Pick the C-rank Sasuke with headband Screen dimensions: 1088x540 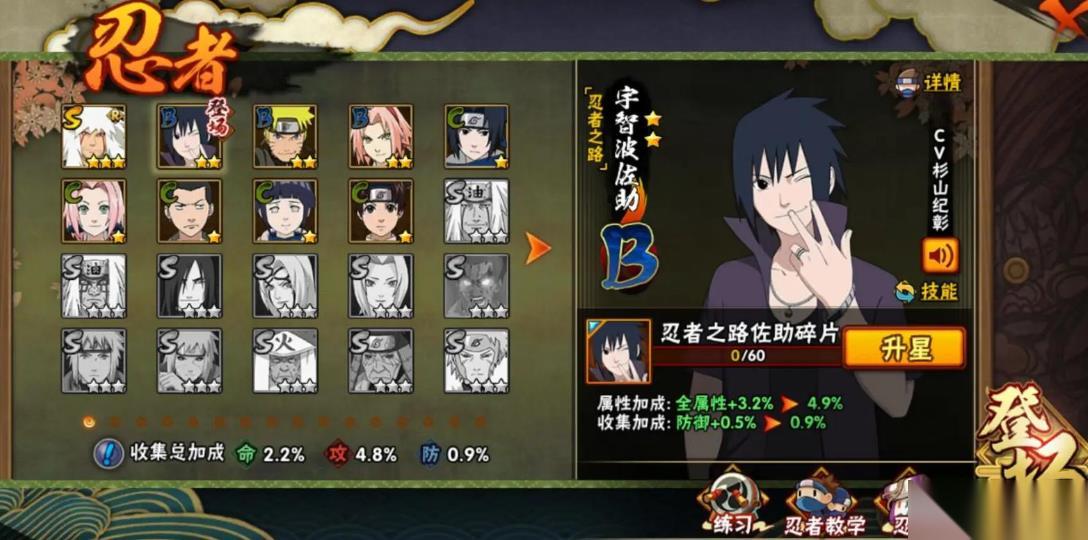(x=476, y=136)
